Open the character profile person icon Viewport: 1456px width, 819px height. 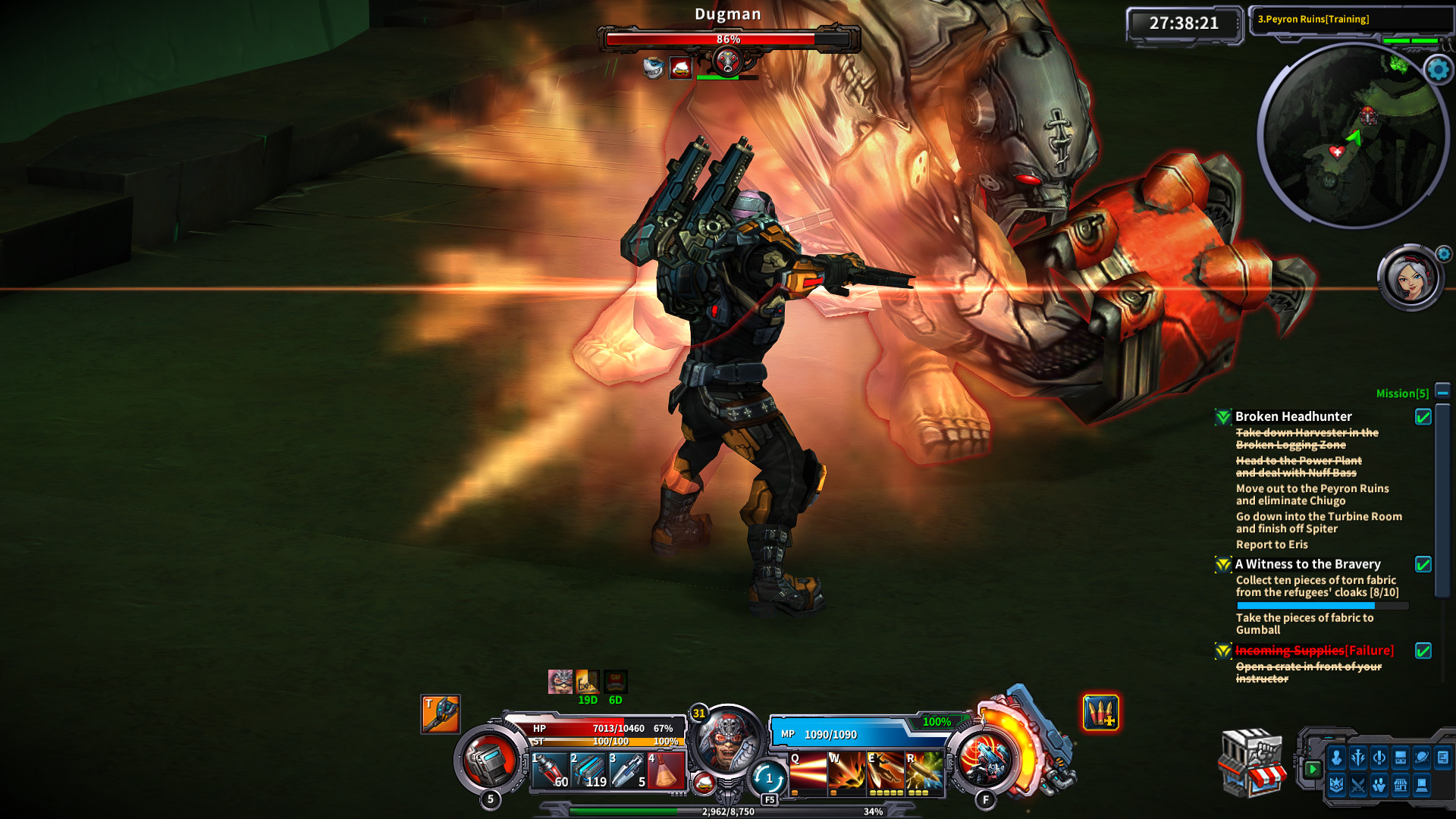1338,757
